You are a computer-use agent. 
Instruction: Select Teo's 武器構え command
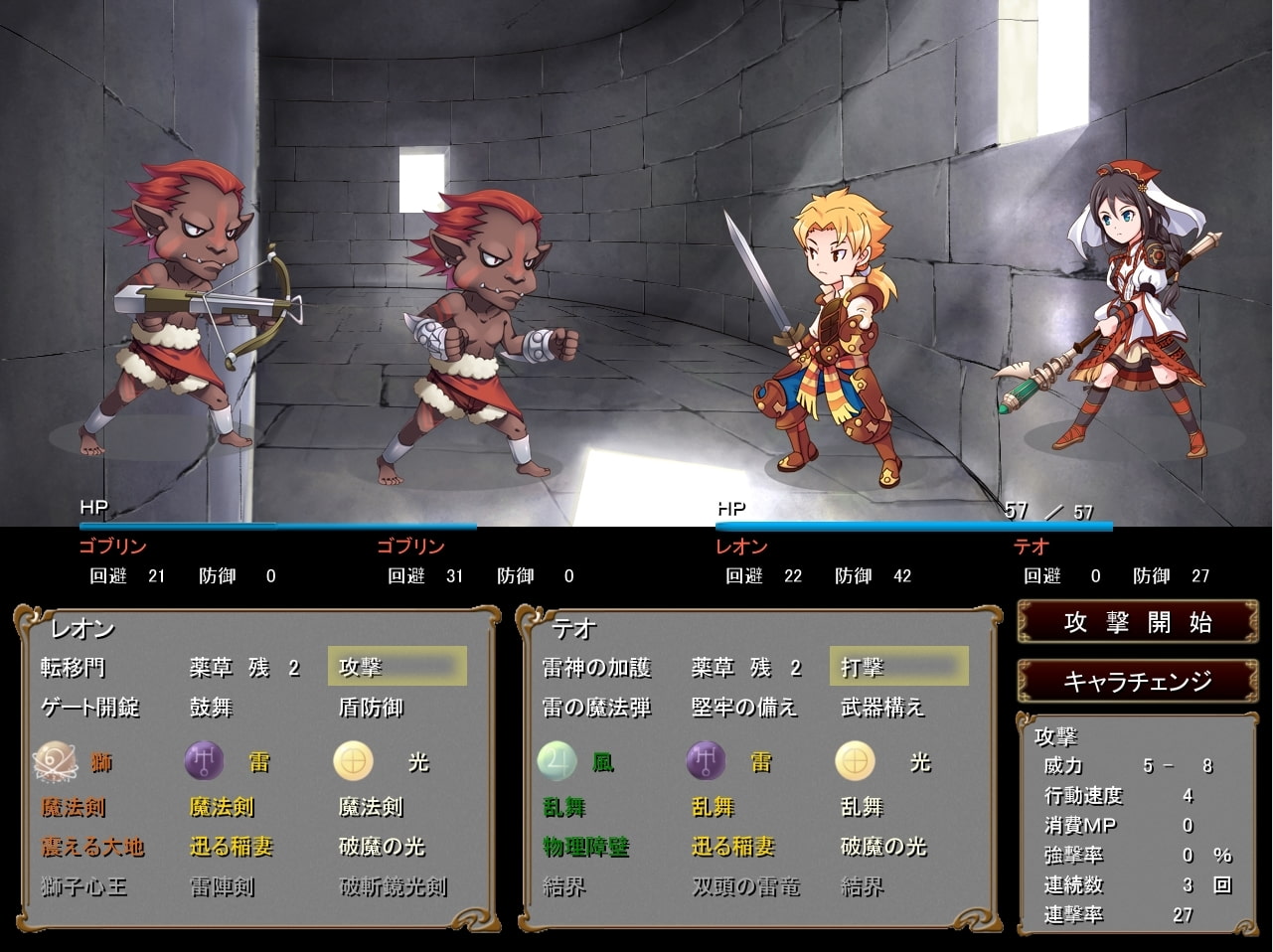(882, 708)
